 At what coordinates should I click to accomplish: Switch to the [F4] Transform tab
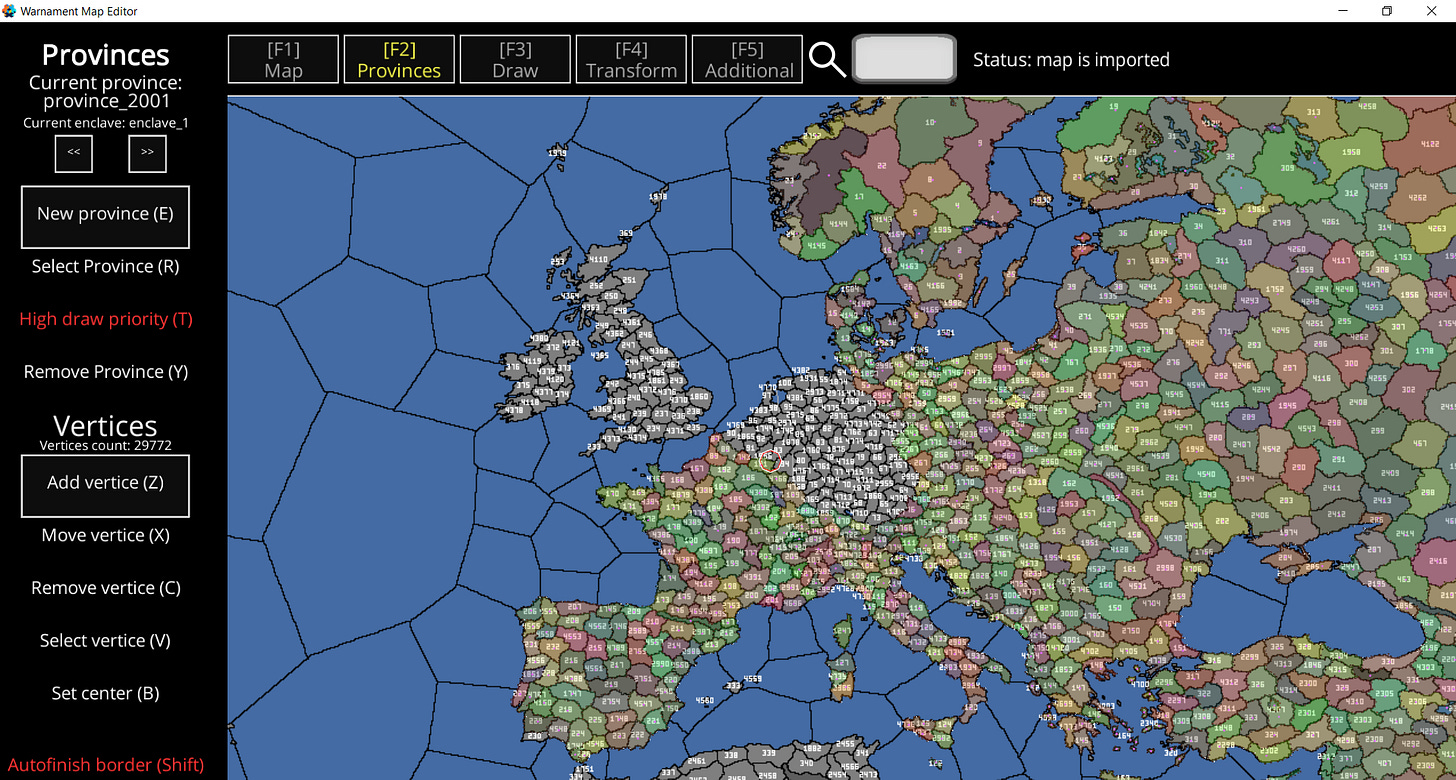631,59
